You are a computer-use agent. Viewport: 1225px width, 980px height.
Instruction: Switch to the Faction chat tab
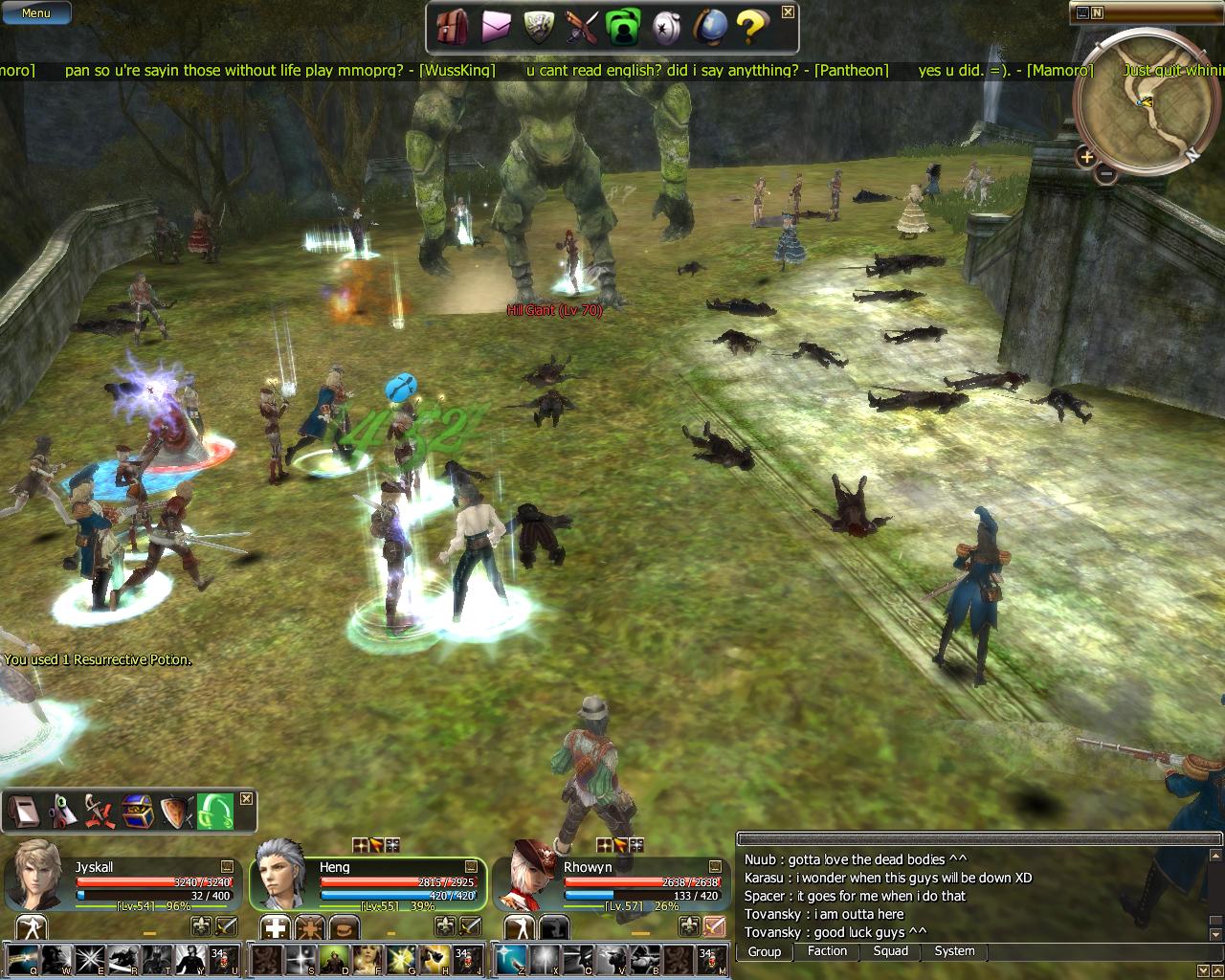(x=827, y=951)
